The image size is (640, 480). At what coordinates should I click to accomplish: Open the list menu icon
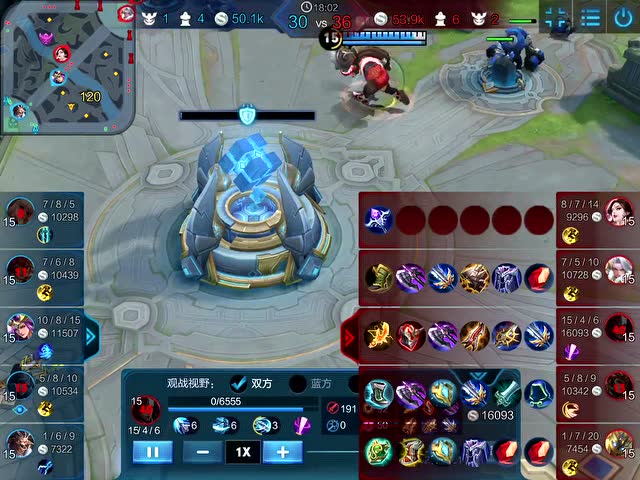tap(591, 17)
